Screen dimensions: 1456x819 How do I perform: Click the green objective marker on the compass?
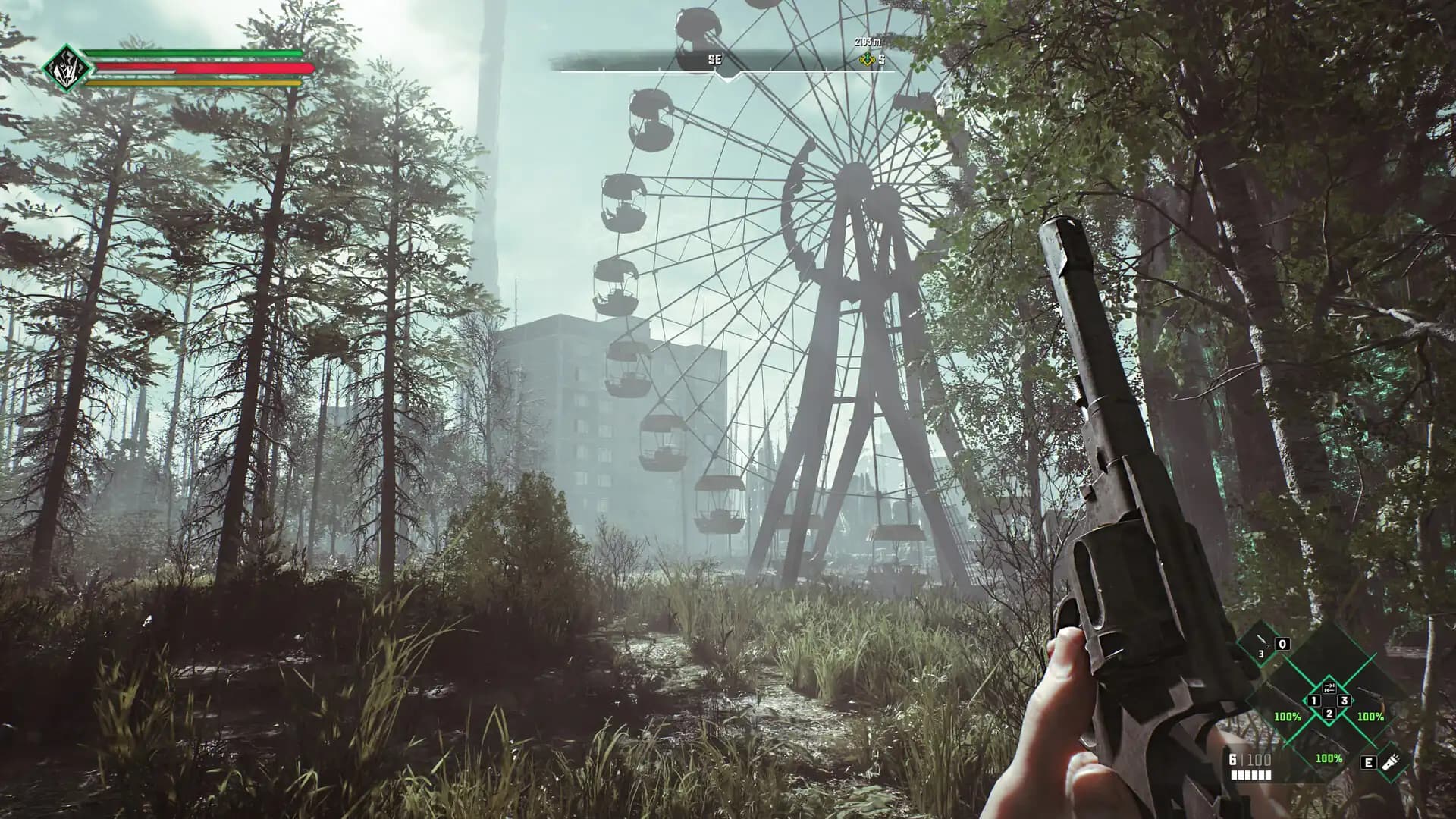tap(868, 59)
